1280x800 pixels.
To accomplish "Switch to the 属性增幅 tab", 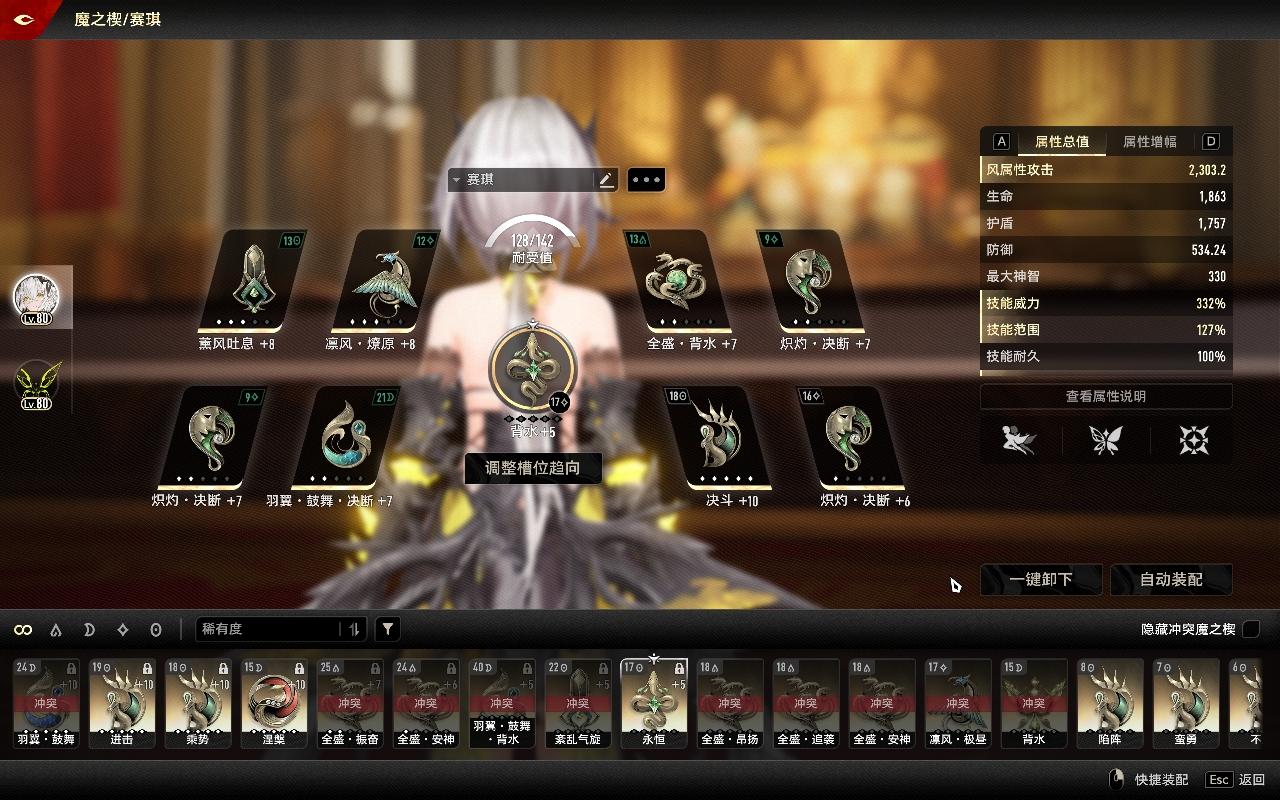I will 1149,142.
